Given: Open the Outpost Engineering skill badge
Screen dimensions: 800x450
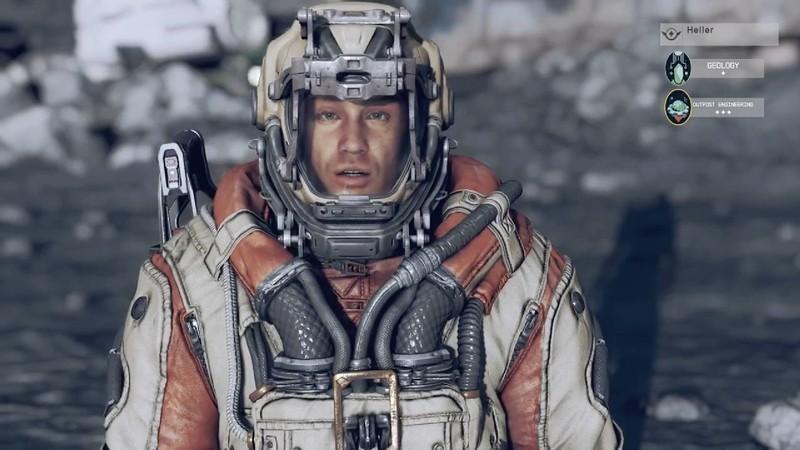Looking at the screenshot, I should click(x=678, y=106).
